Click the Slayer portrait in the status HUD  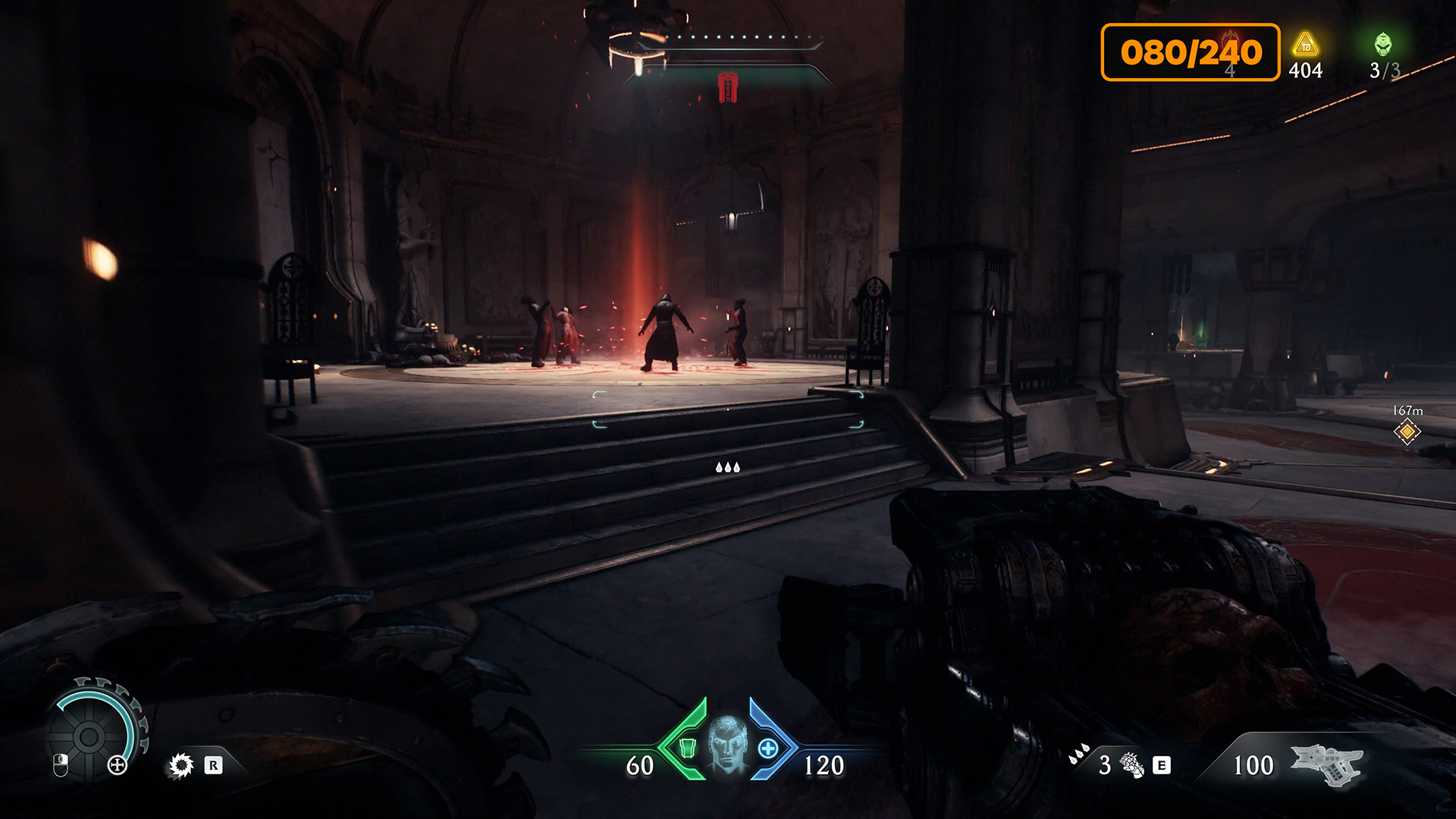pos(727,745)
